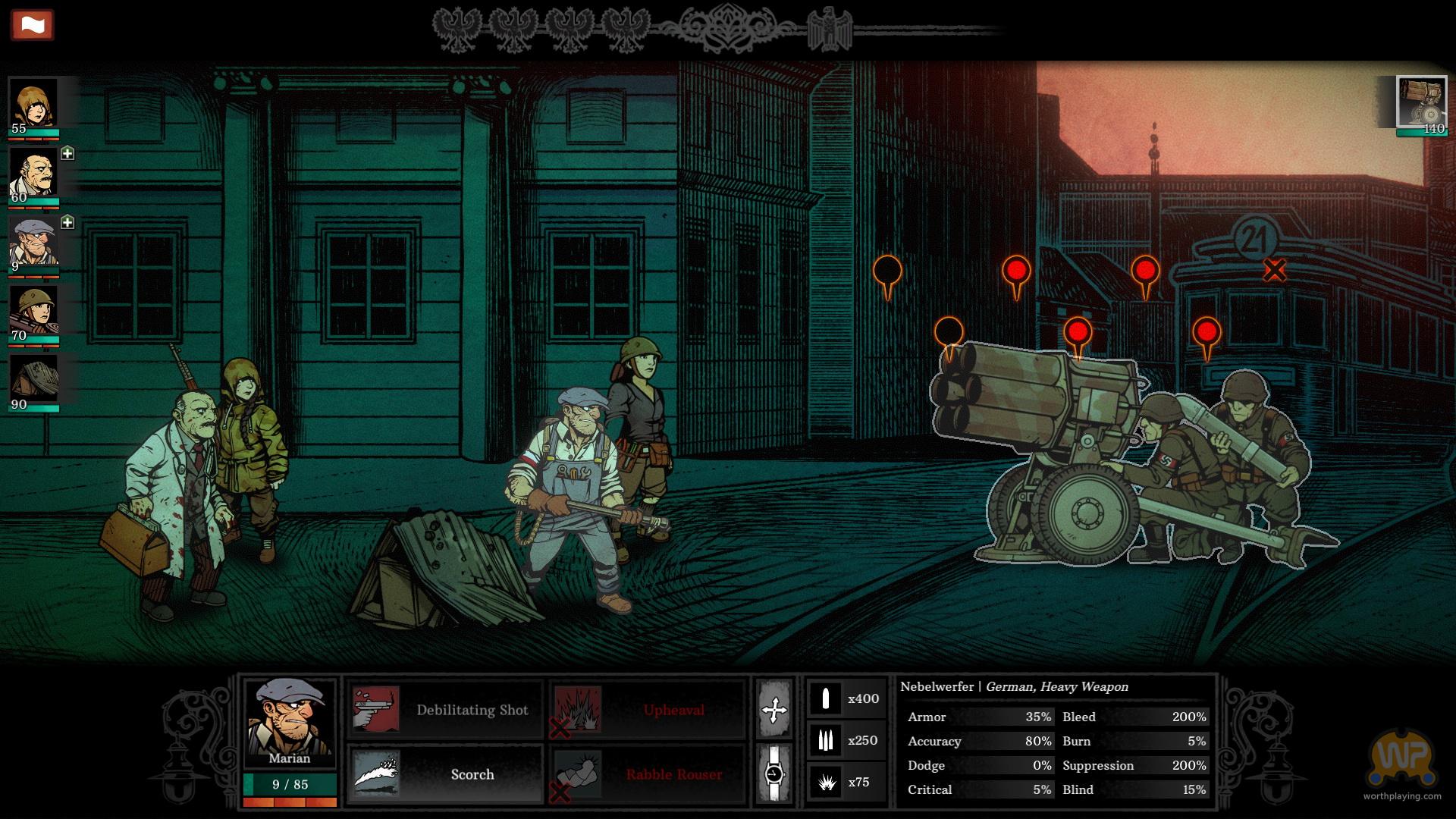Screen dimensions: 1456x819
Task: Click the move arrows button
Action: 774,710
